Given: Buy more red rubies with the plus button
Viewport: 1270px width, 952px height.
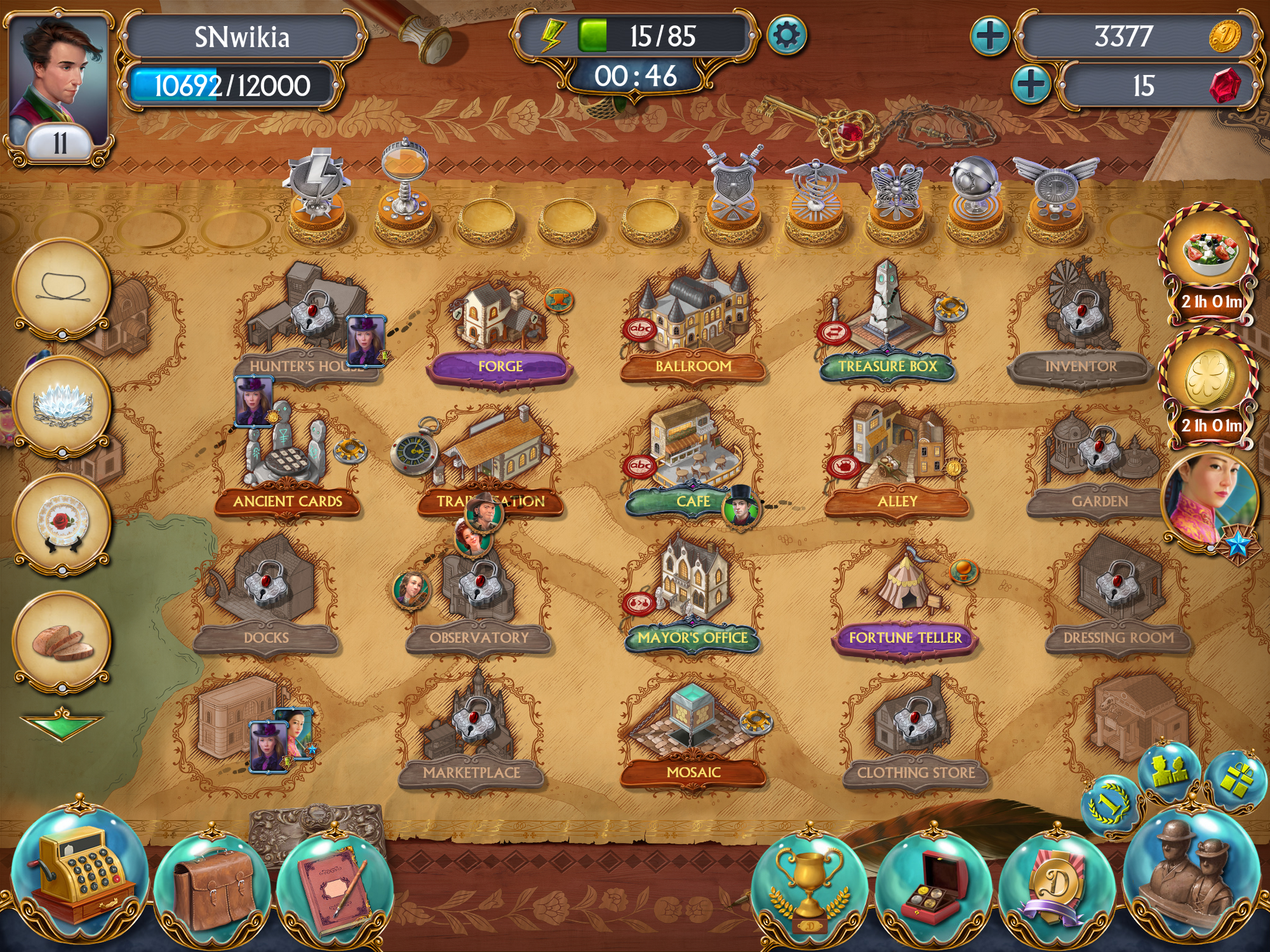Looking at the screenshot, I should click(x=1031, y=84).
